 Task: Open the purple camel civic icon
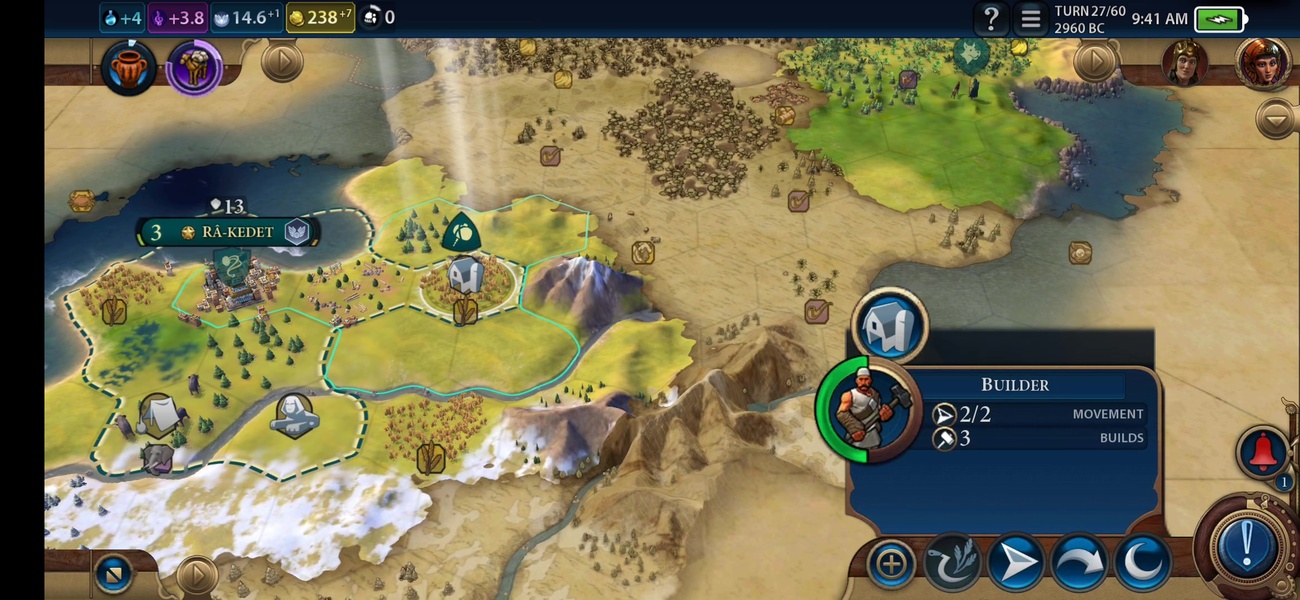[194, 68]
